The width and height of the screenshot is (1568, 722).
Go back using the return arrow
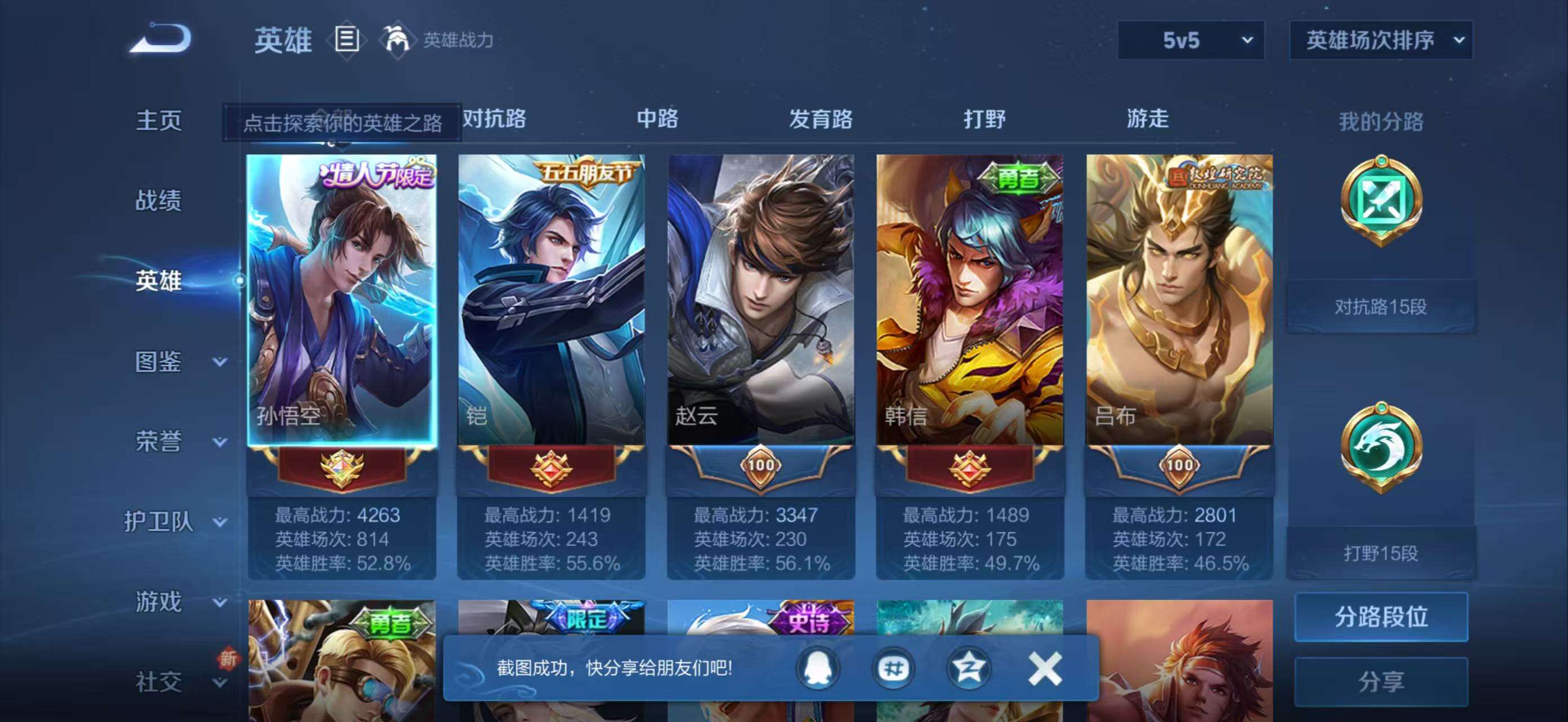[x=161, y=39]
